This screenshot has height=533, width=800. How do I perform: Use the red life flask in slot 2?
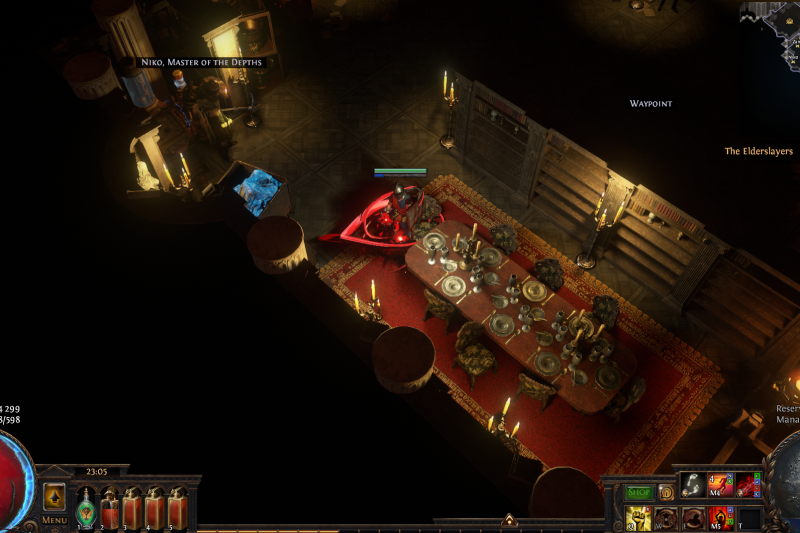(110, 510)
